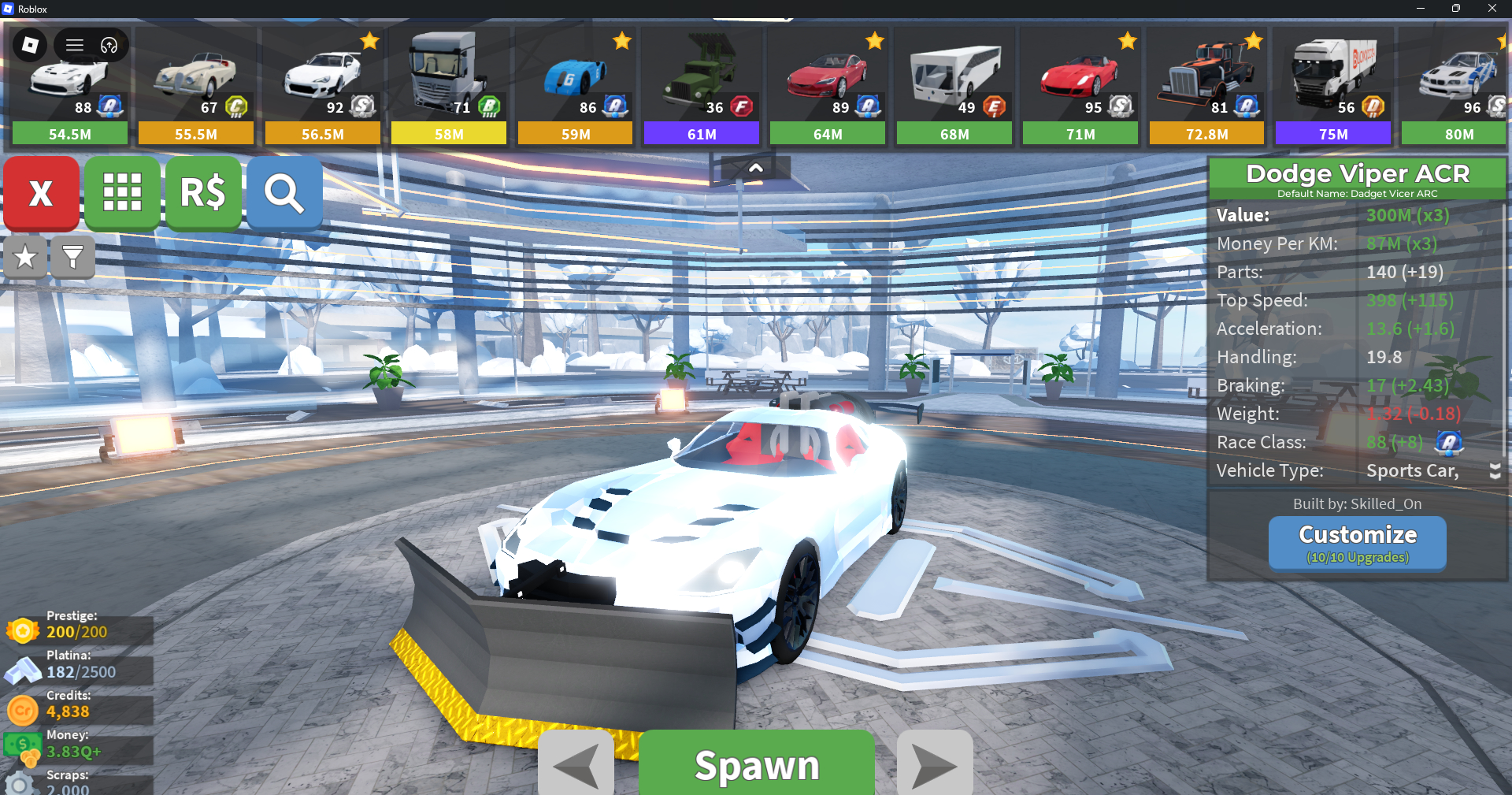The width and height of the screenshot is (1512, 795).
Task: Collapse the vehicle list with the up chevron
Action: [x=755, y=168]
